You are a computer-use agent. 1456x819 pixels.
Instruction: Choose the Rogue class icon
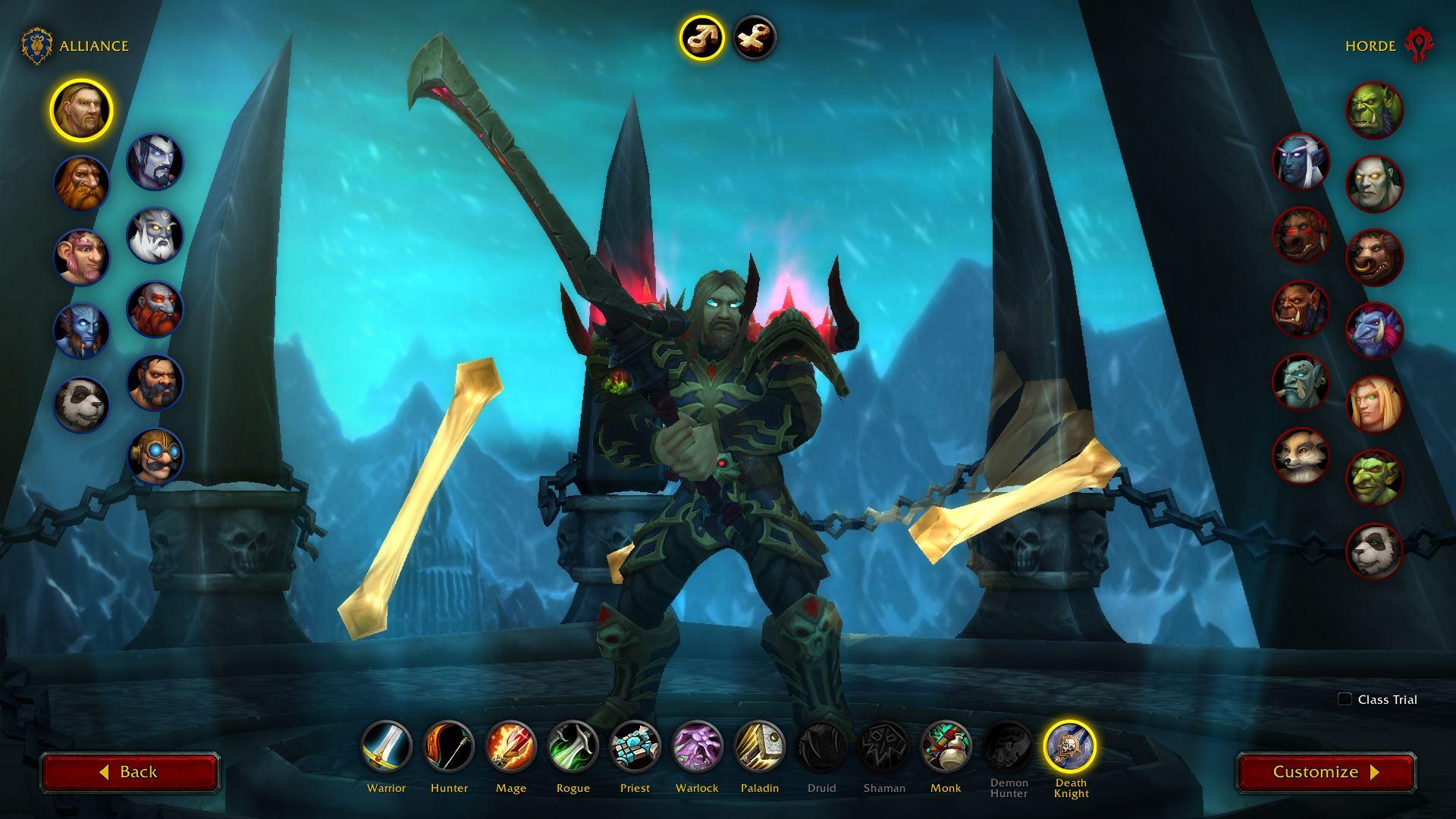(x=573, y=747)
